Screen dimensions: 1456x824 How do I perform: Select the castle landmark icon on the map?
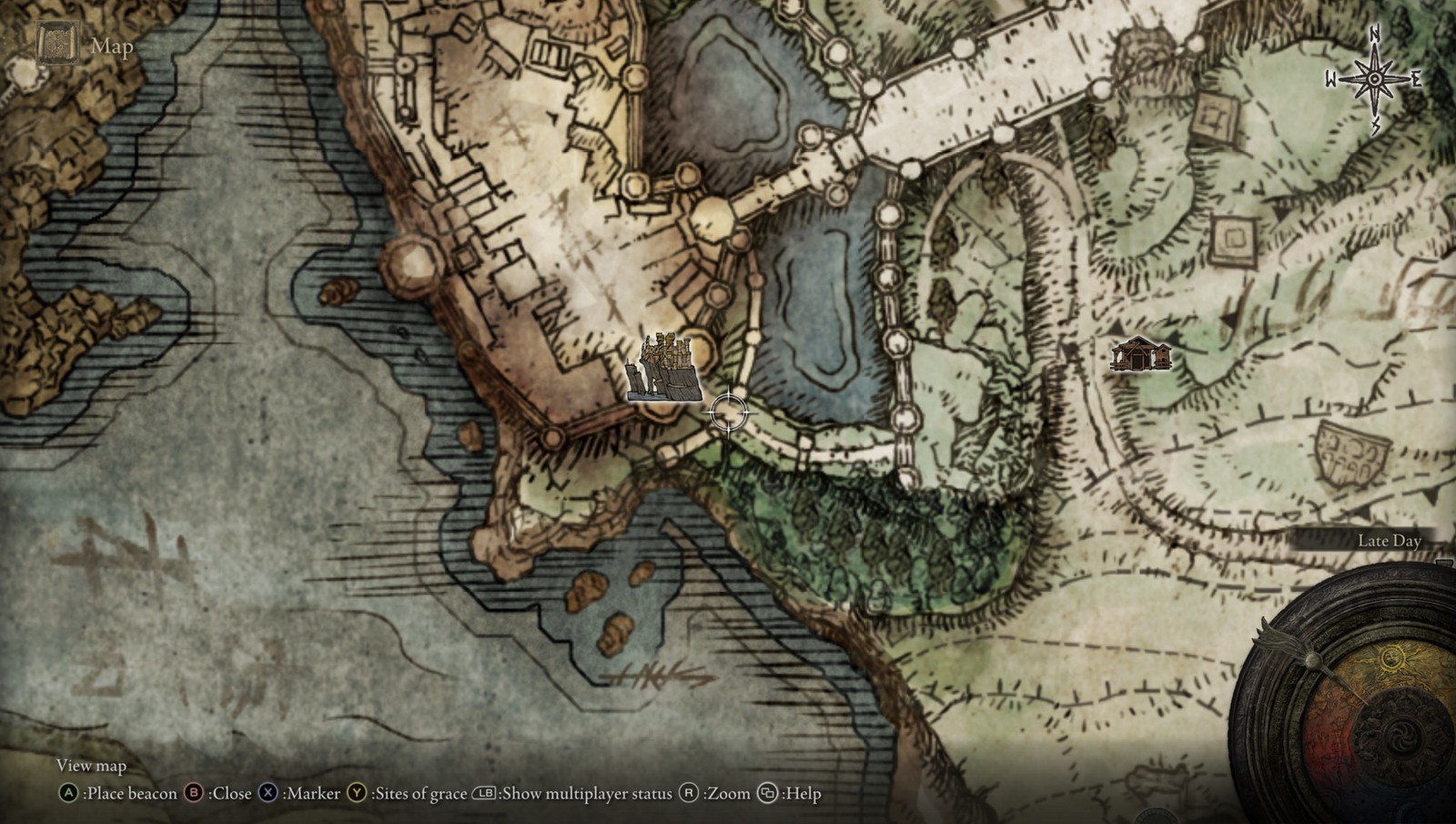click(x=664, y=369)
